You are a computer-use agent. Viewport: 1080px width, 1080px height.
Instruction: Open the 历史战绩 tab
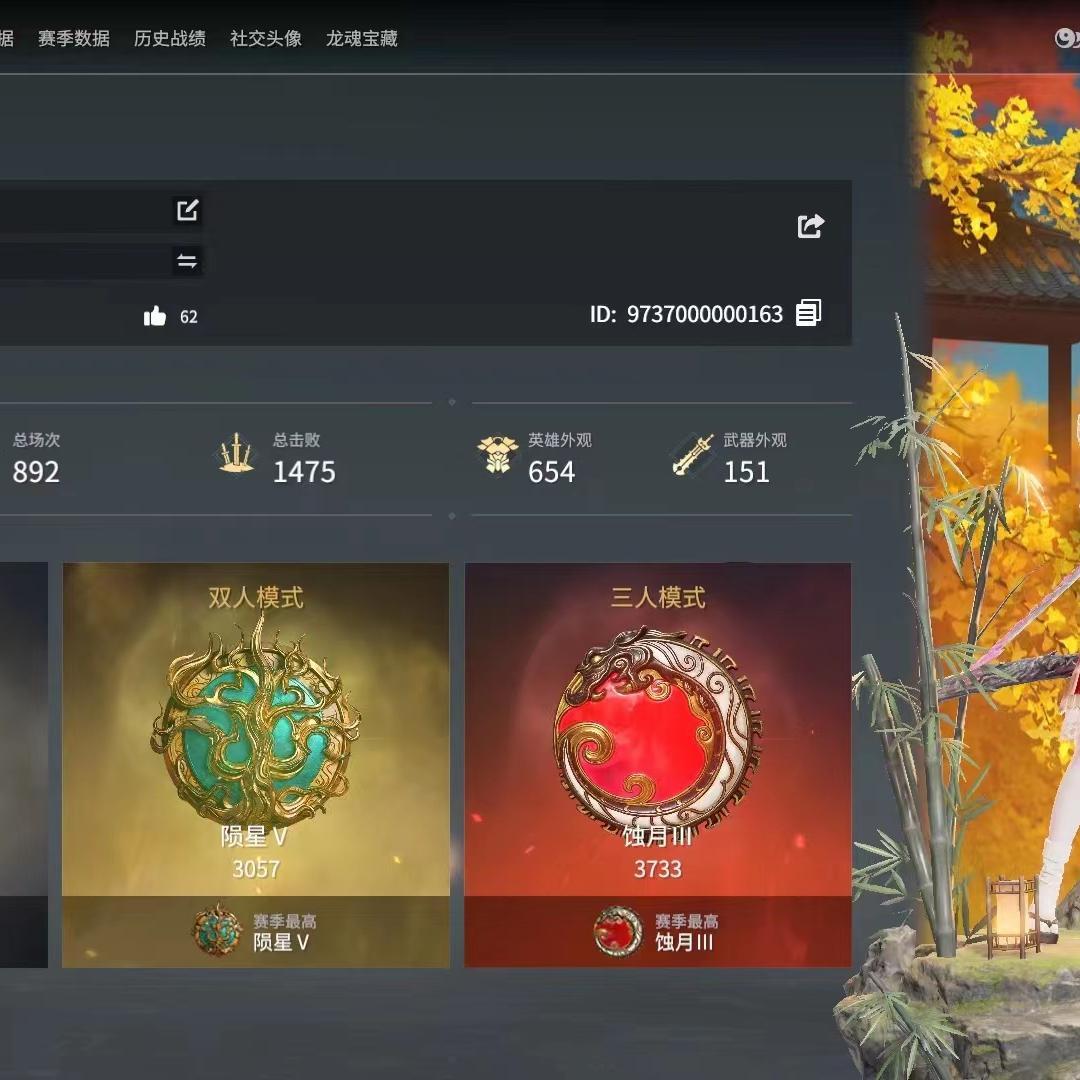point(170,39)
